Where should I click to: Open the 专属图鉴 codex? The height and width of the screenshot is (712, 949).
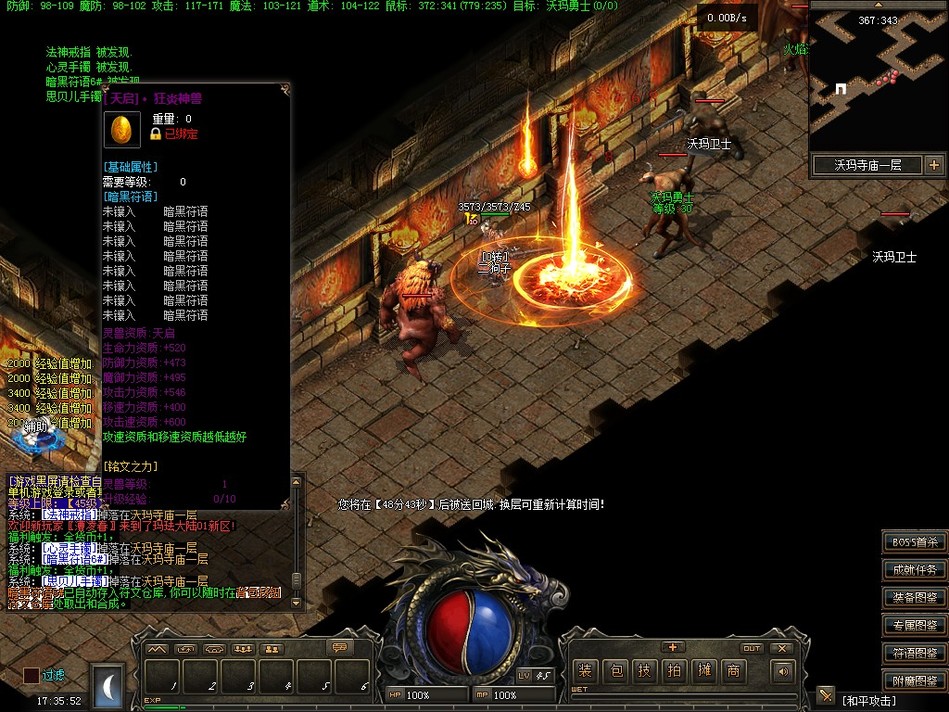(914, 625)
